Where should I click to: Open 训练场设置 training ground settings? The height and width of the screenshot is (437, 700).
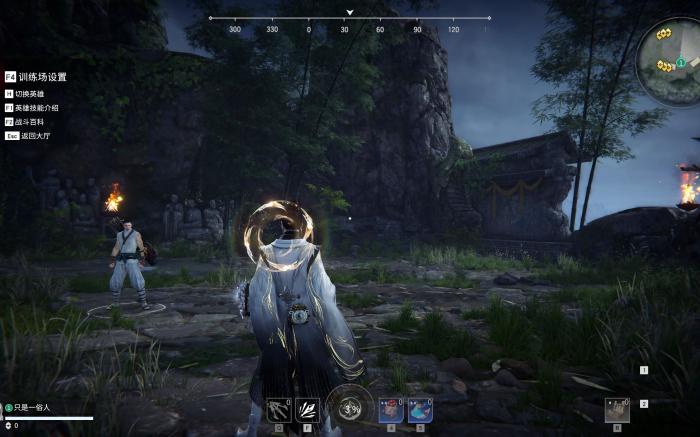41,77
